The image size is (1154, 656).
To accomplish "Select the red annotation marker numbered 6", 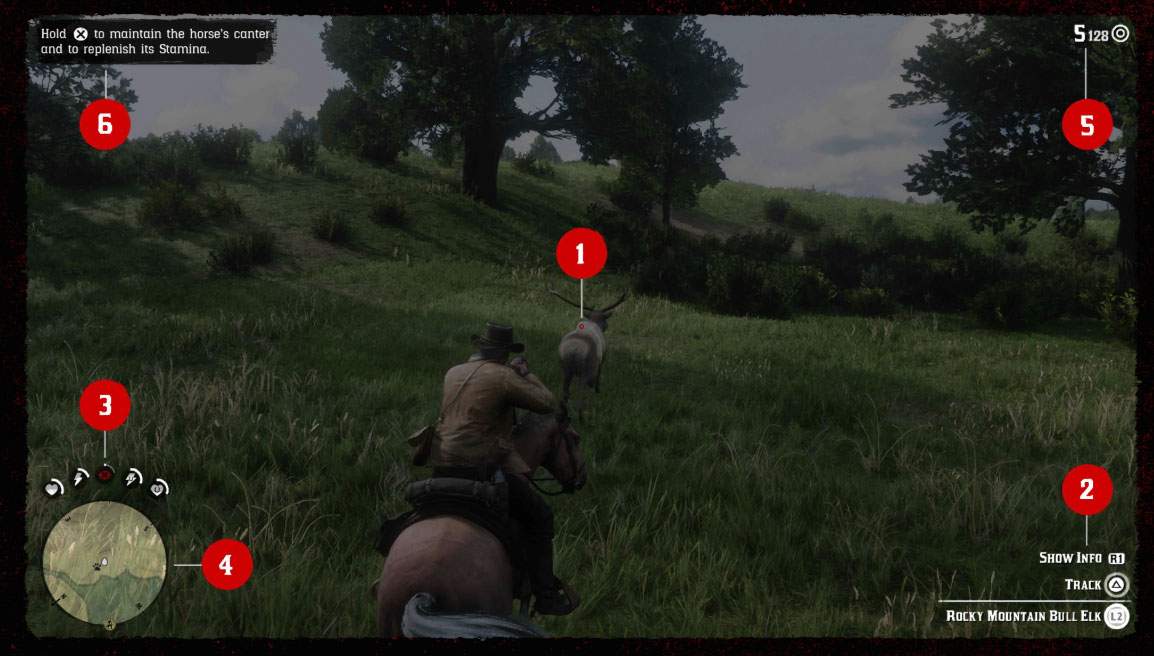I will (x=105, y=125).
